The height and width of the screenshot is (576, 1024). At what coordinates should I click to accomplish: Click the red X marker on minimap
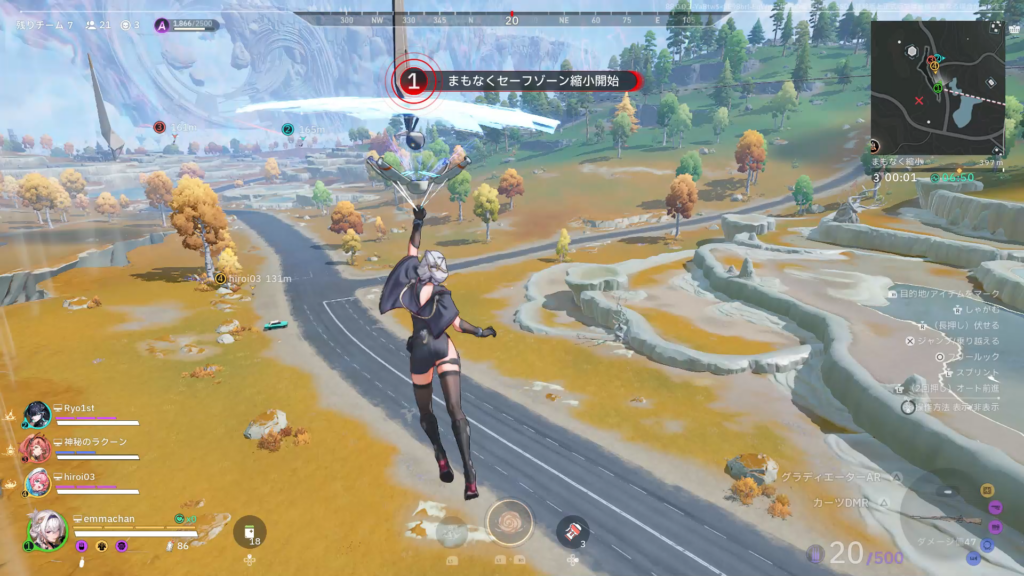[919, 101]
